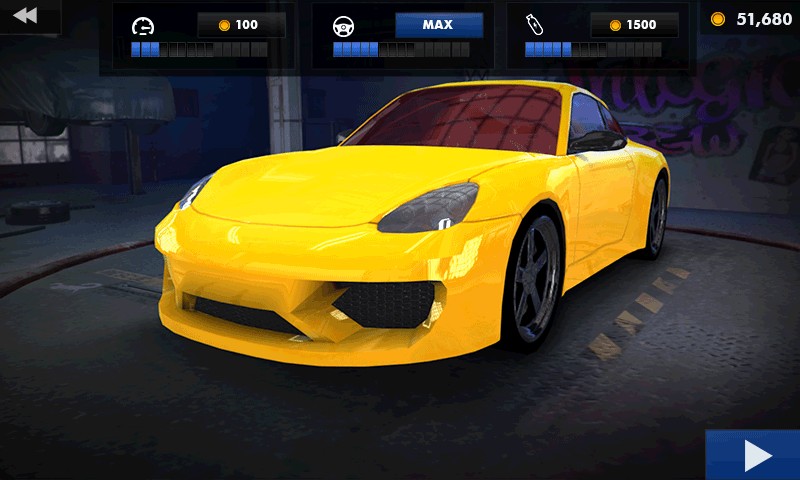
Task: Purchase the nitro upgrade for 1500 coins
Action: coord(634,25)
